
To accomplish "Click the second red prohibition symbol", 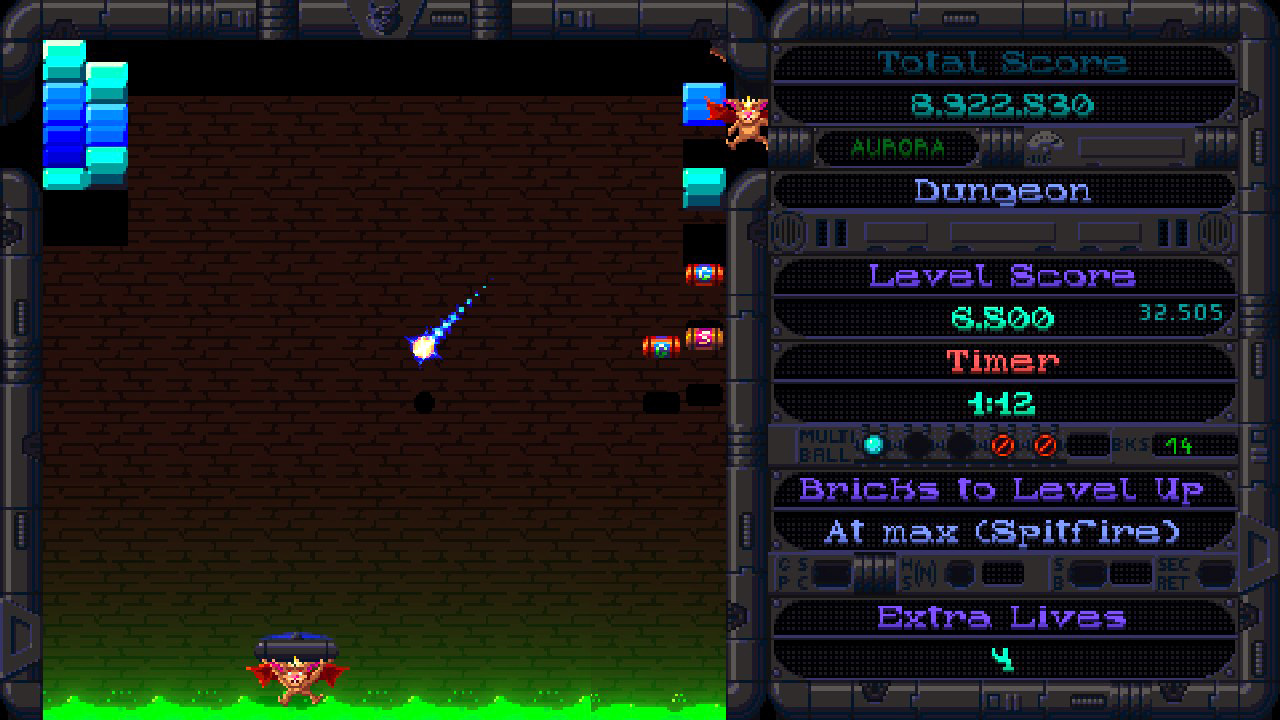I will [x=1044, y=445].
